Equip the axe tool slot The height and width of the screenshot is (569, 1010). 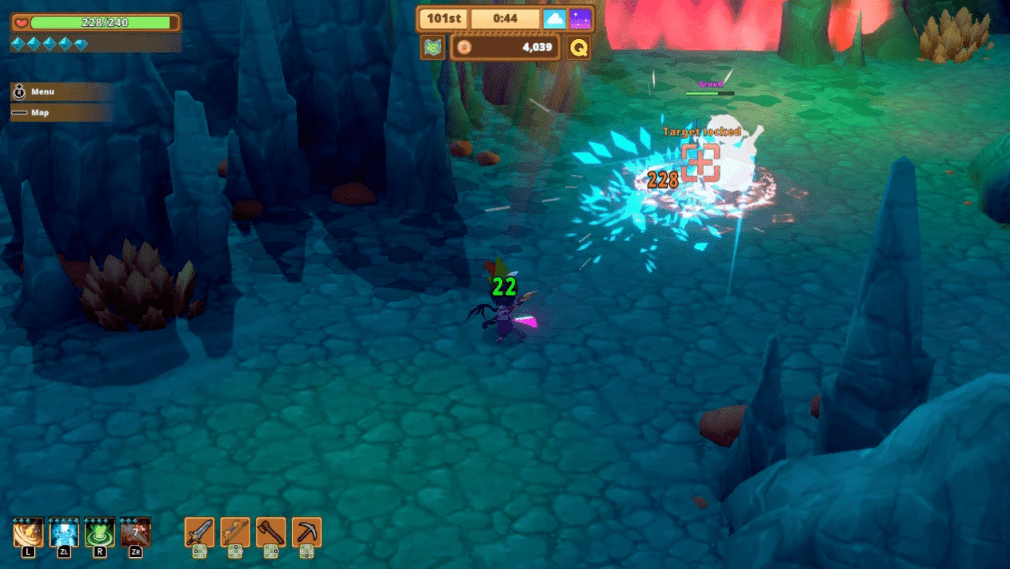(x=270, y=531)
